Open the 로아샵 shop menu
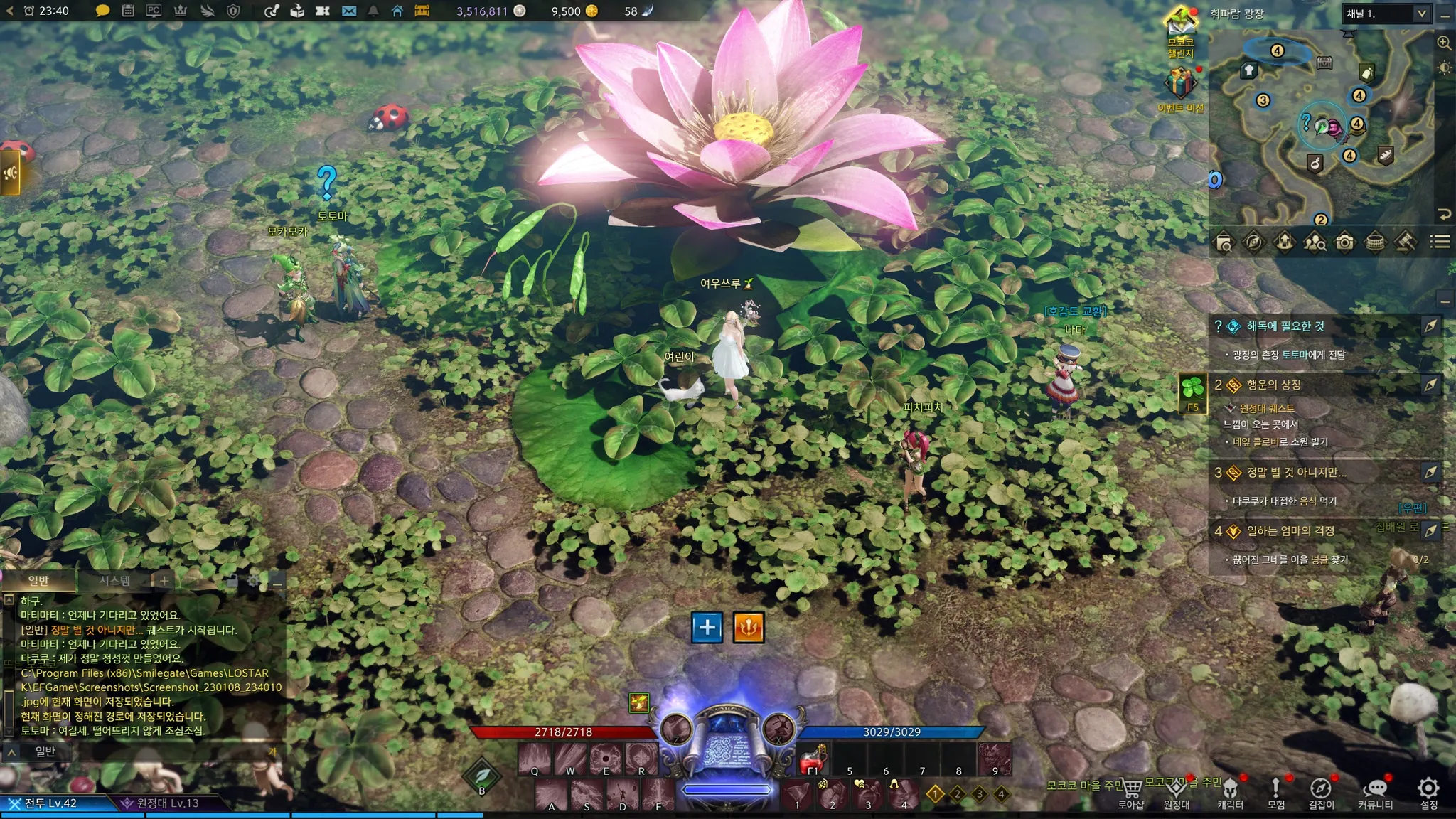The height and width of the screenshot is (819, 1456). 1131,792
